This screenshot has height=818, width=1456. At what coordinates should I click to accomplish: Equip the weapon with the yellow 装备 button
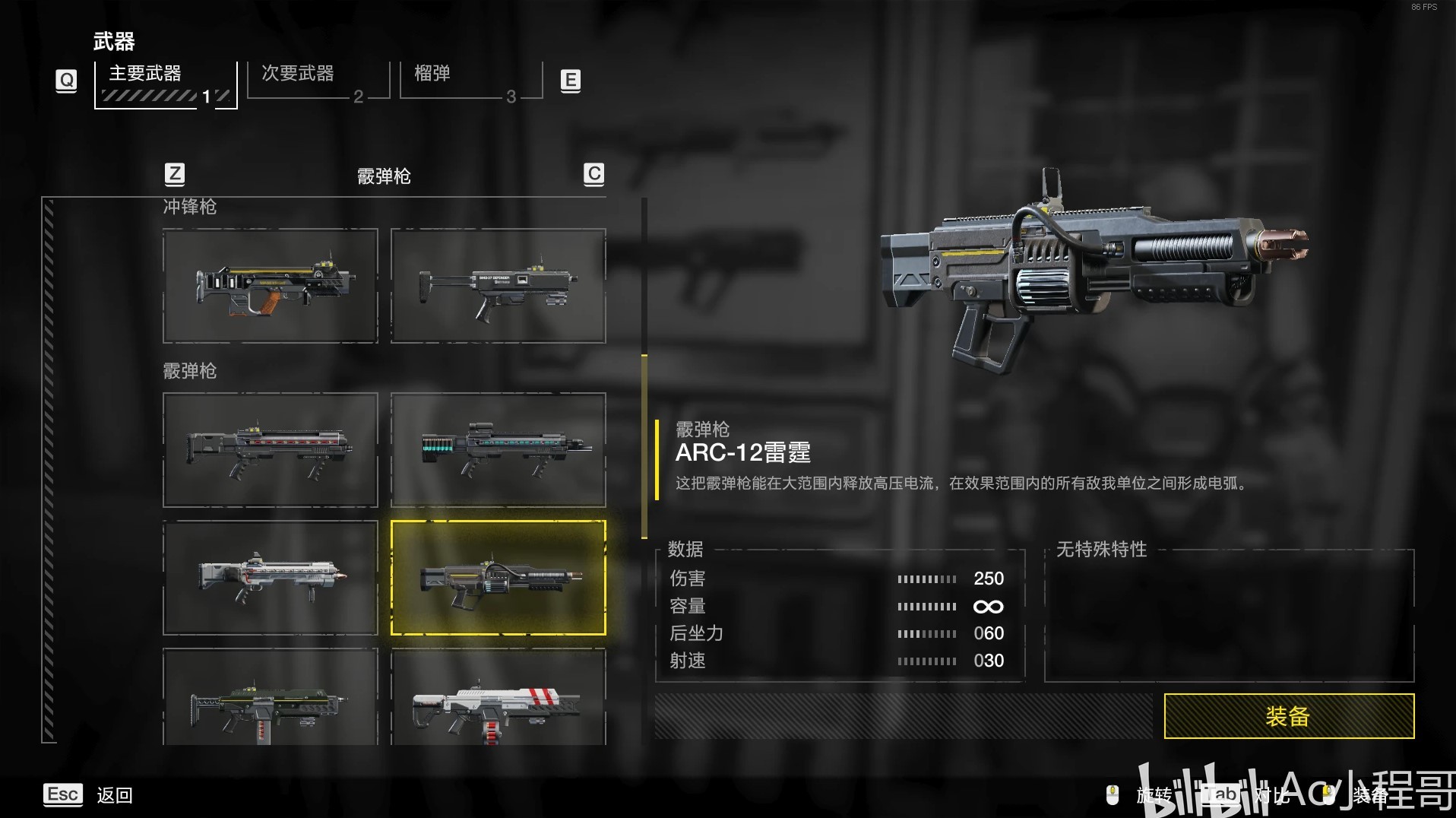coord(1288,715)
